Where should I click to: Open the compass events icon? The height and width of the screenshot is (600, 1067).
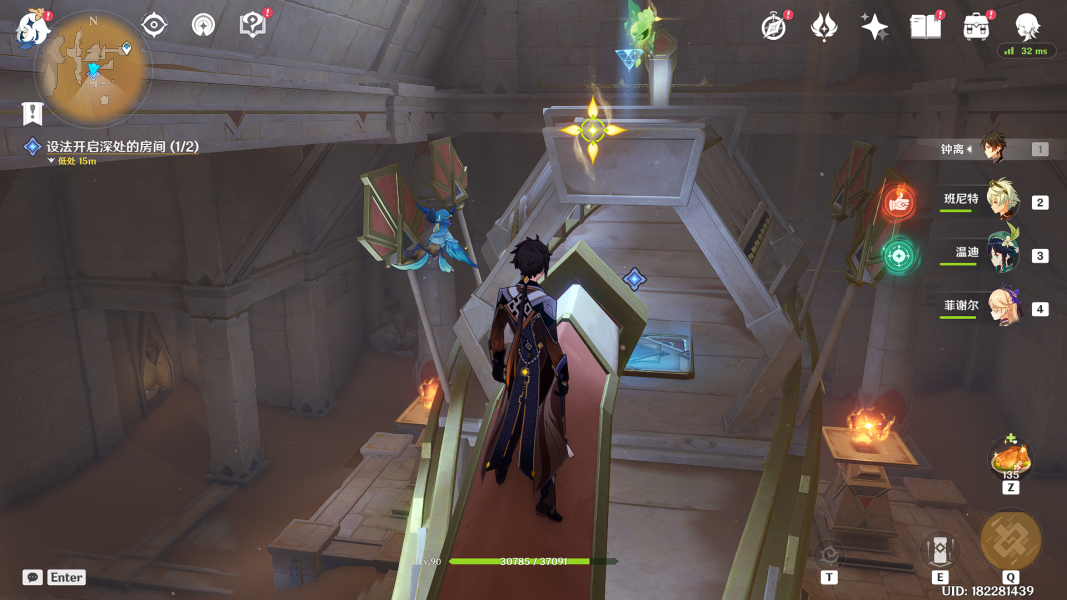pos(773,27)
